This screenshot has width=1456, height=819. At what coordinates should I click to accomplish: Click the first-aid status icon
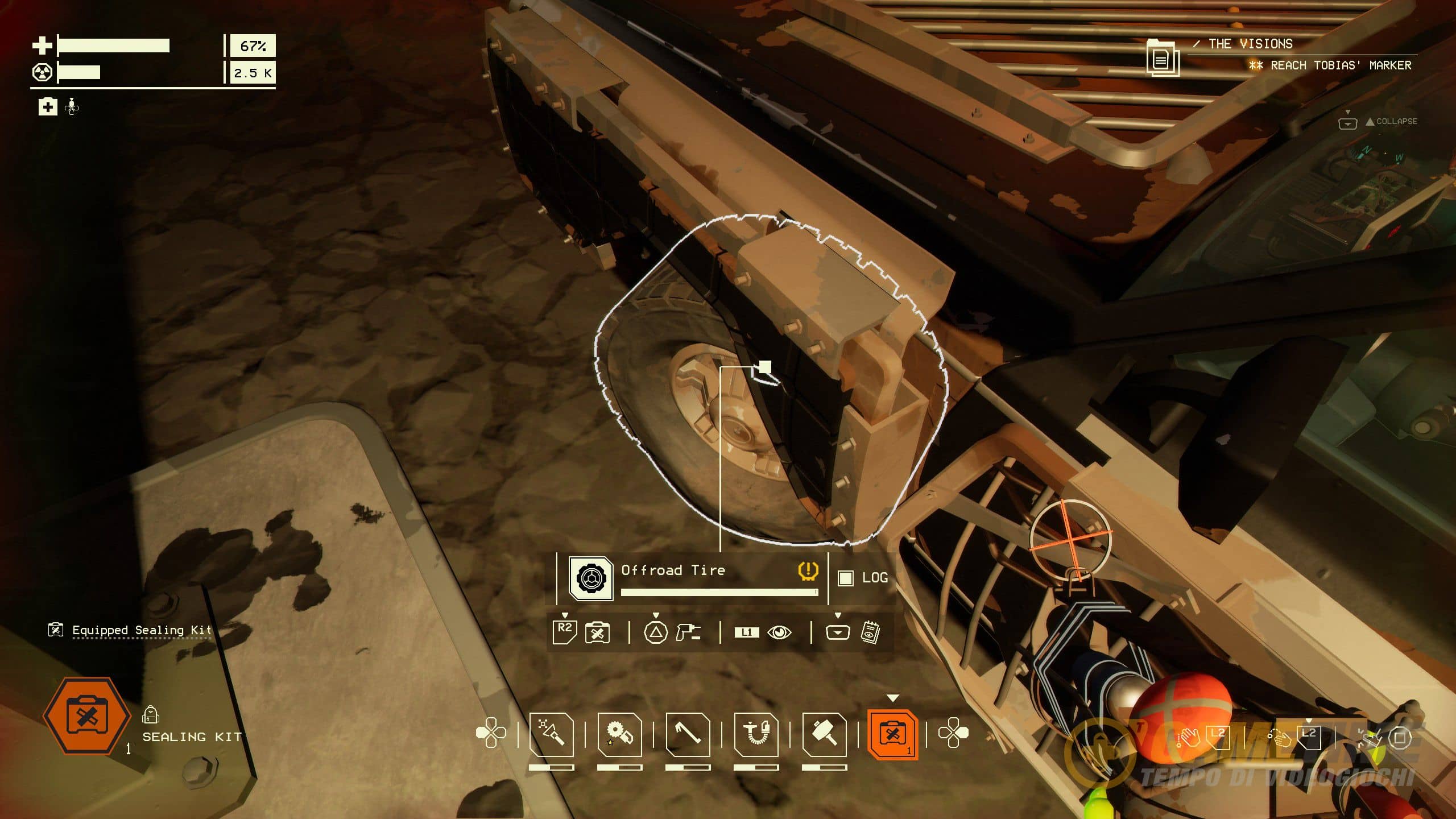click(48, 106)
